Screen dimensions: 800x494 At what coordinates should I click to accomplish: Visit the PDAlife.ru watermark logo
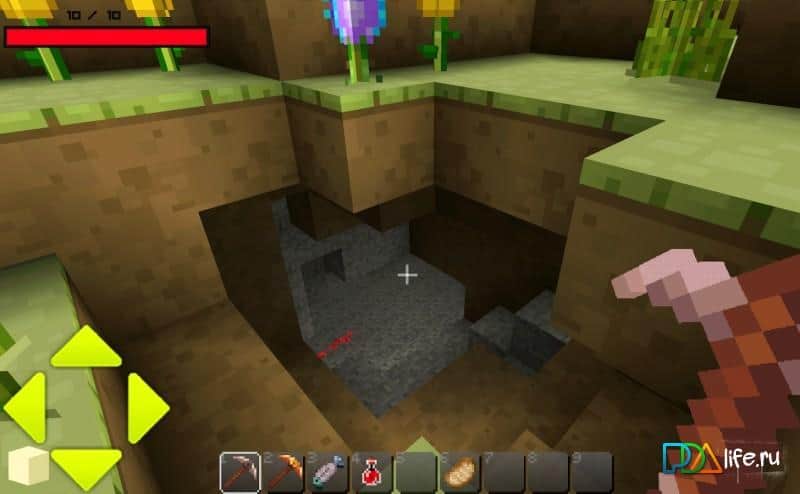point(721,460)
